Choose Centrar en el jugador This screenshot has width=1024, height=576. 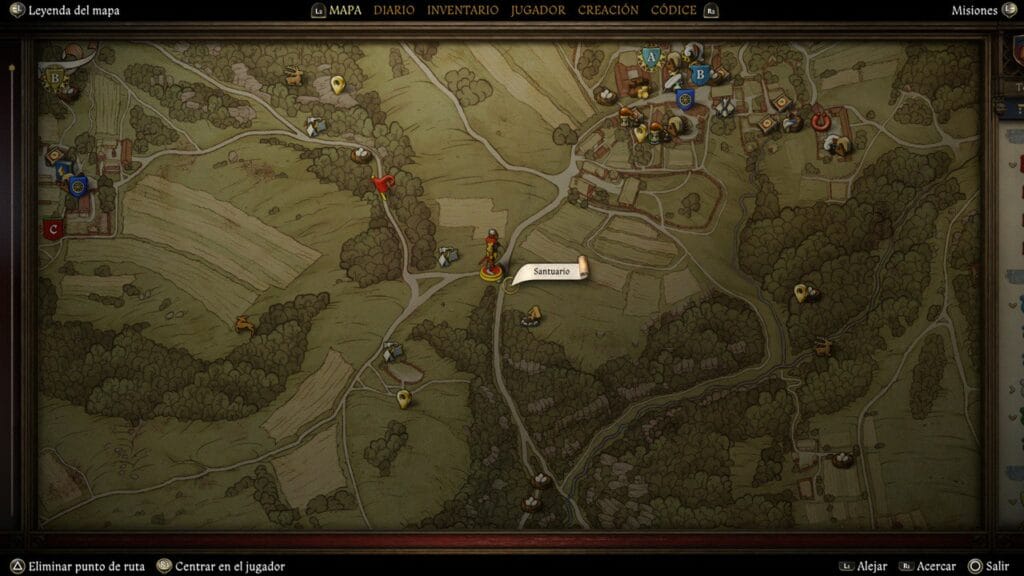[229, 566]
